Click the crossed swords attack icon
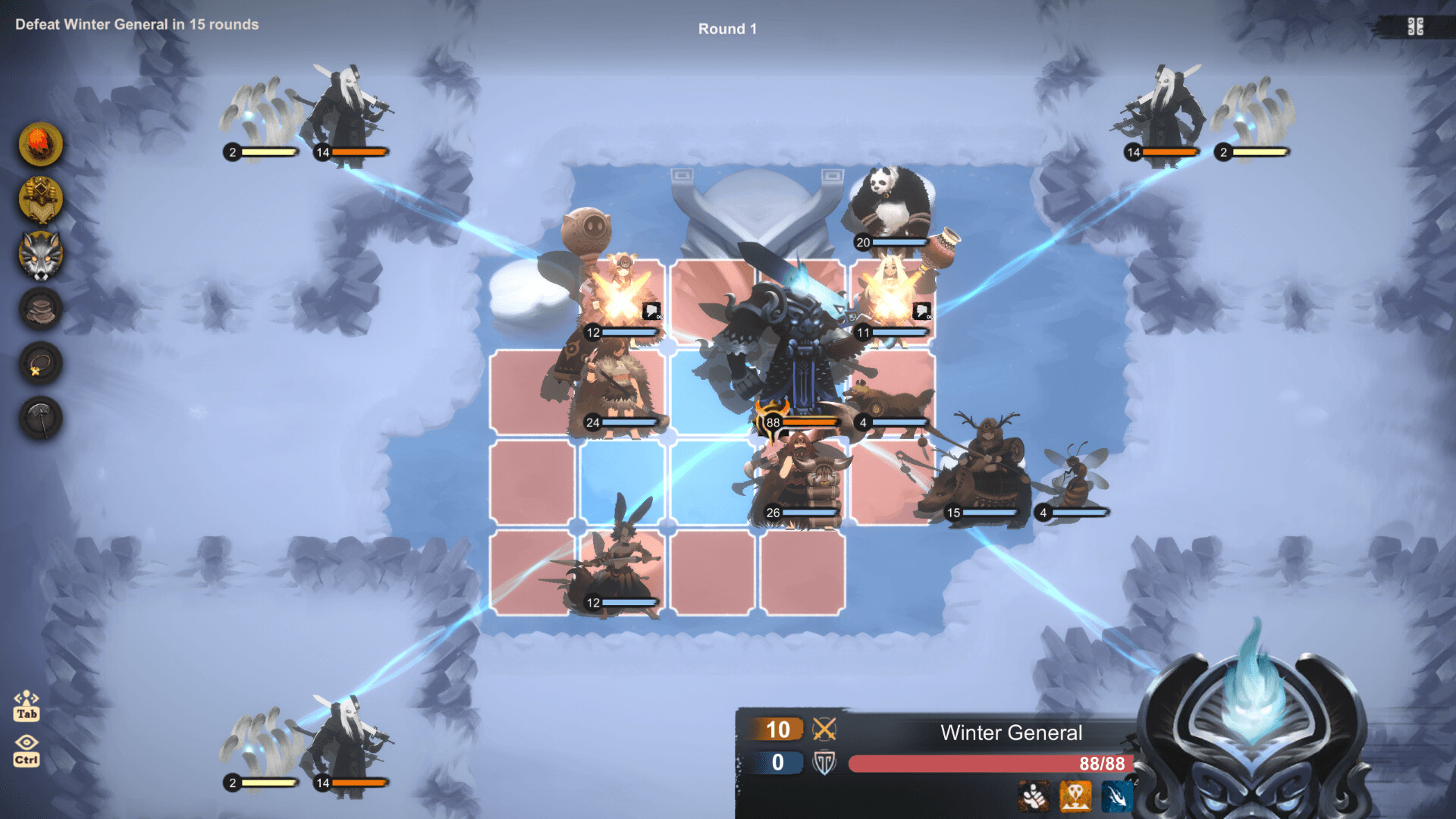This screenshot has height=819, width=1456. (826, 730)
